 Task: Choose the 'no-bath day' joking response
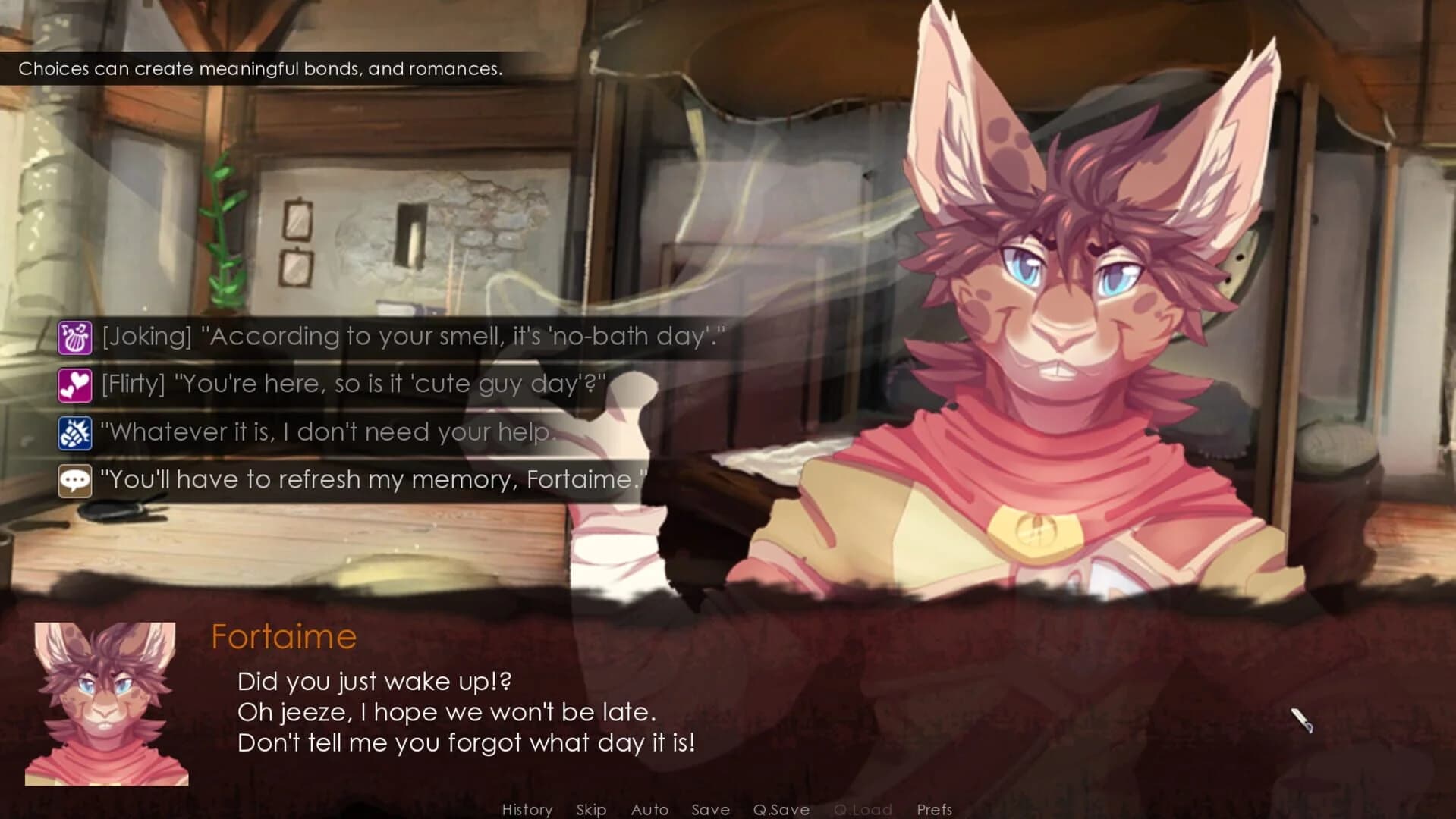(417, 337)
